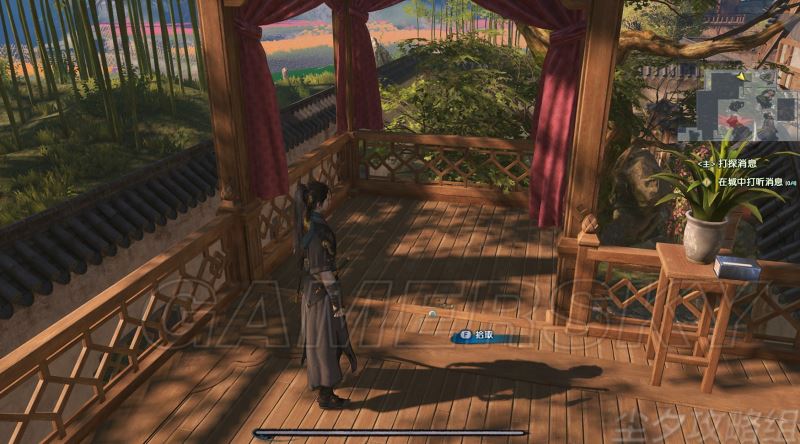Open the minimap in the corner

737,104
